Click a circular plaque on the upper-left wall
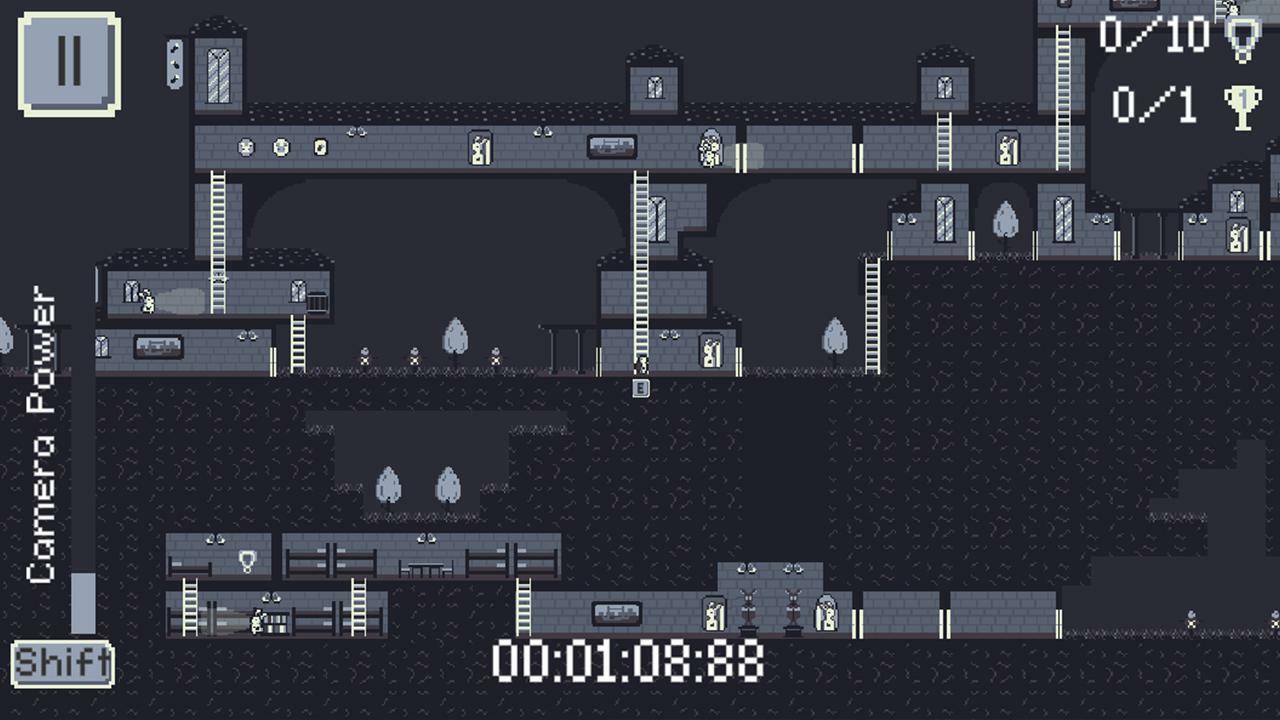Viewport: 1280px width, 720px height. click(245, 145)
